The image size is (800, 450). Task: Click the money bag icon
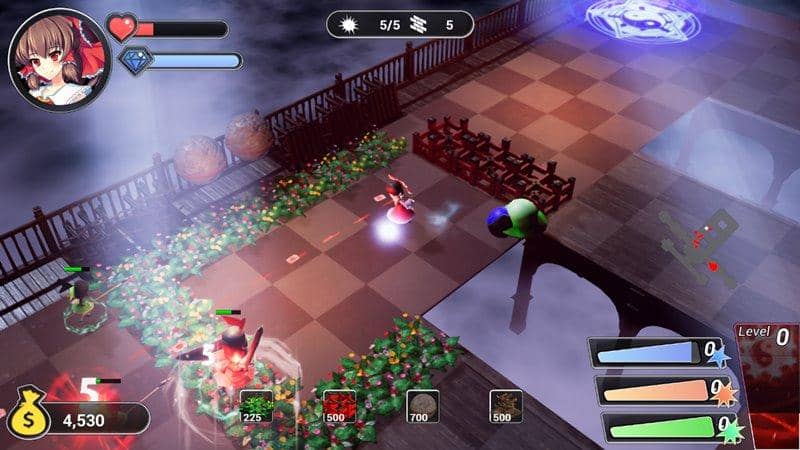point(24,415)
